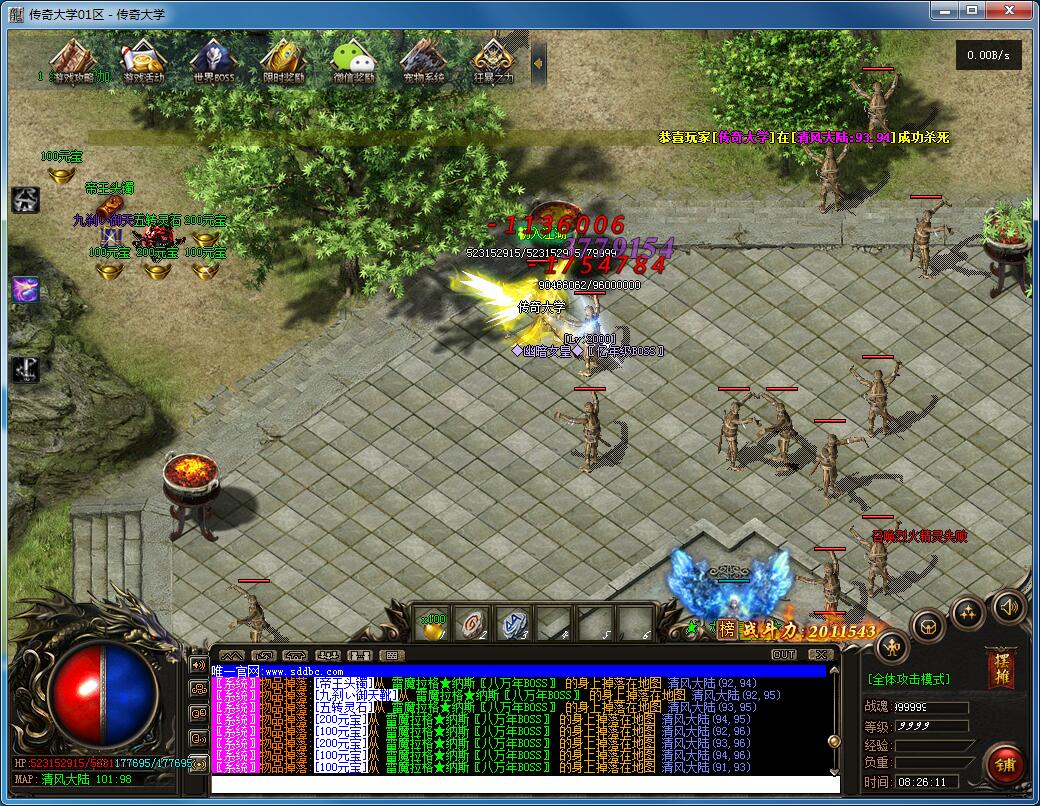Maximize the game window

coord(972,10)
